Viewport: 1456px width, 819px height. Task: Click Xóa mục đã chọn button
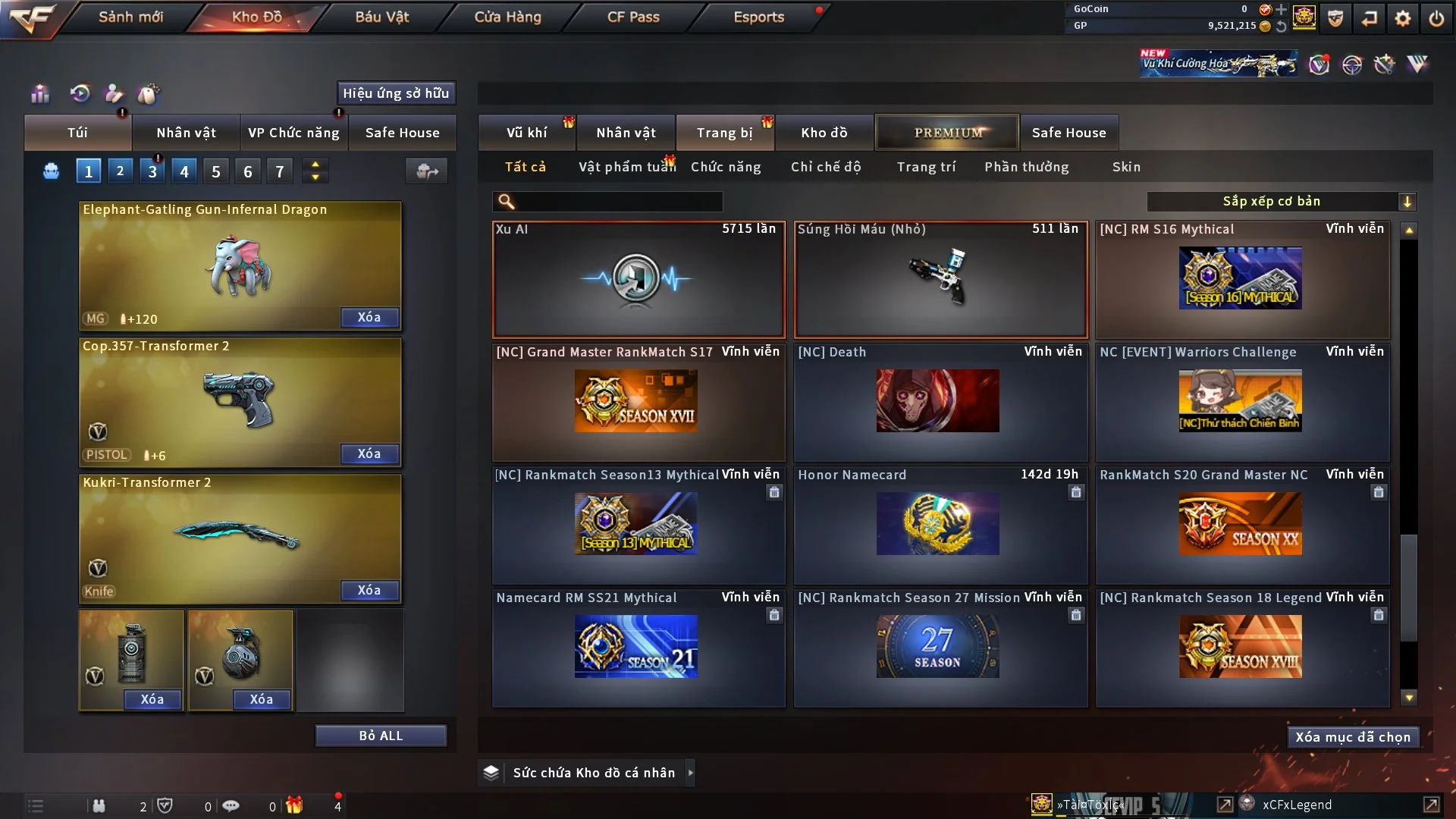click(x=1353, y=737)
